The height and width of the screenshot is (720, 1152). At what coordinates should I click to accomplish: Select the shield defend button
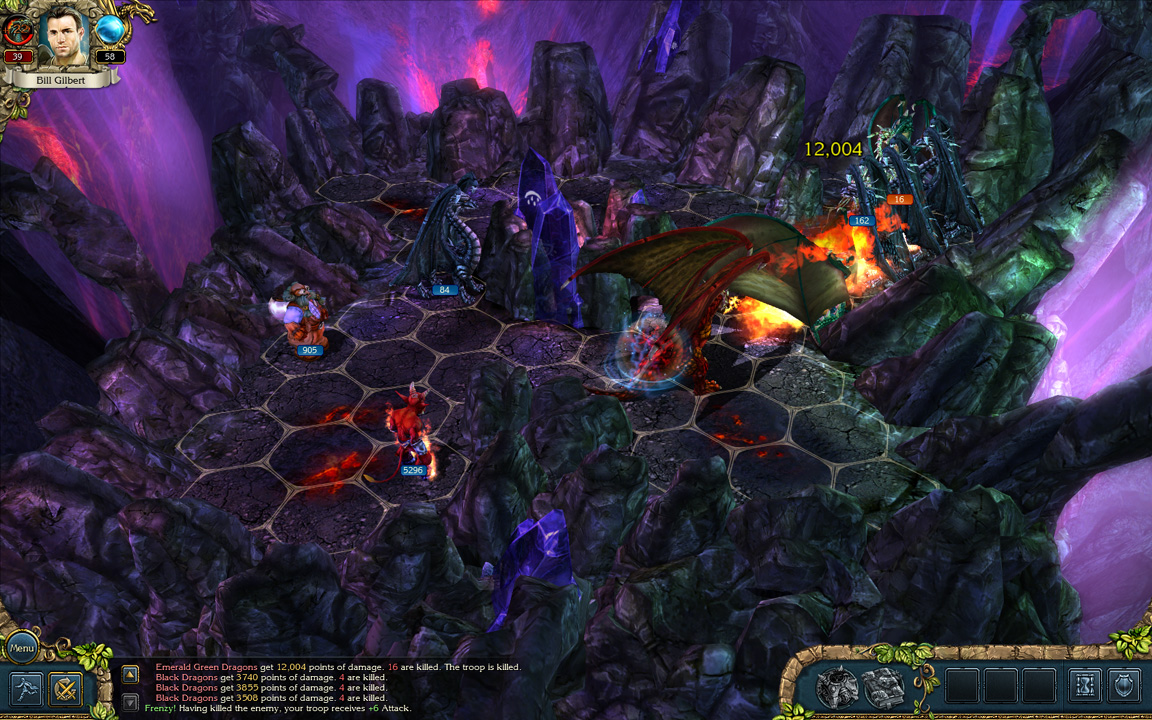click(1125, 686)
